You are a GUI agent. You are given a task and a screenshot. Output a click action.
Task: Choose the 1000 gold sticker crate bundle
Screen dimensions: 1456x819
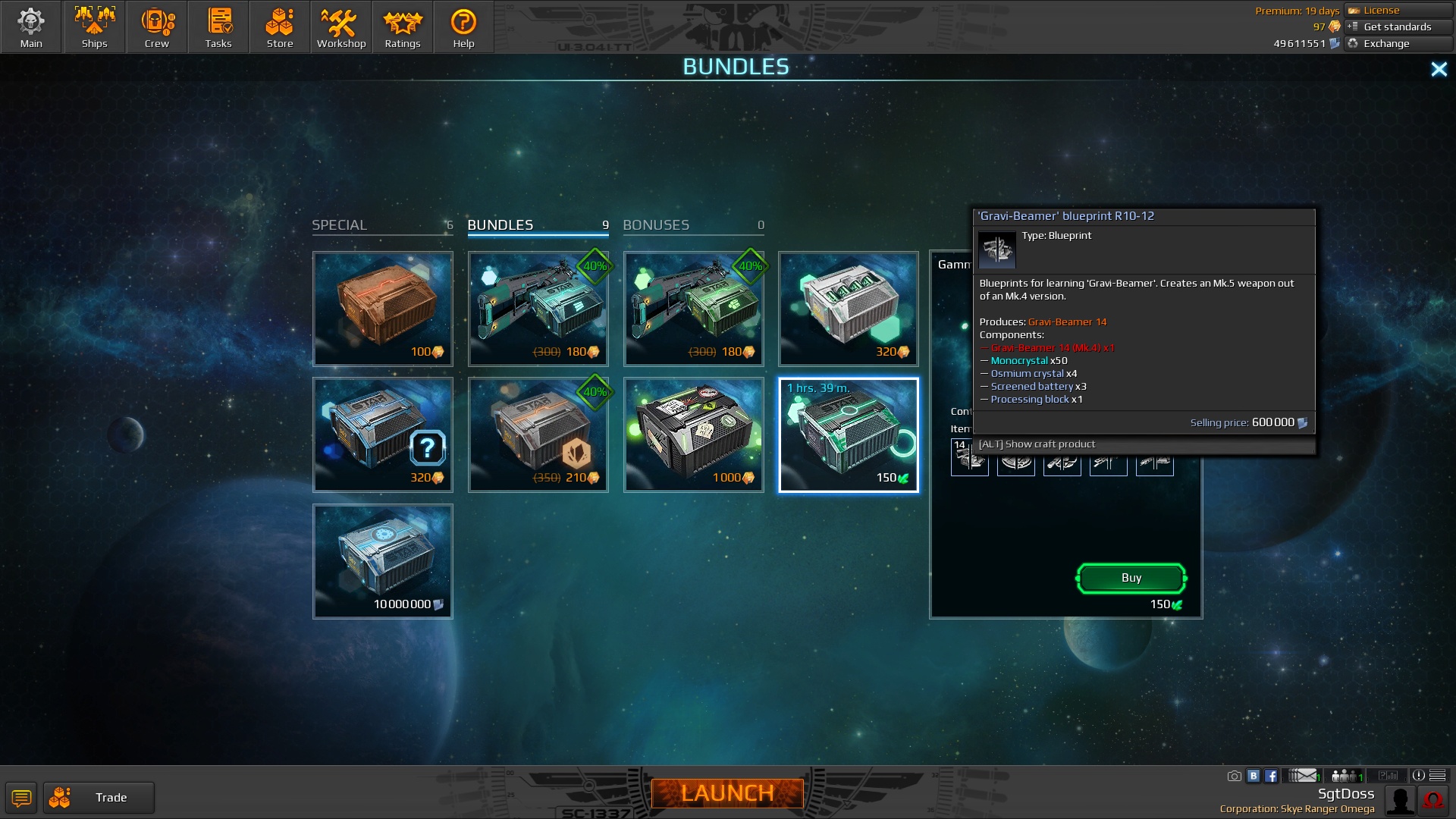693,435
